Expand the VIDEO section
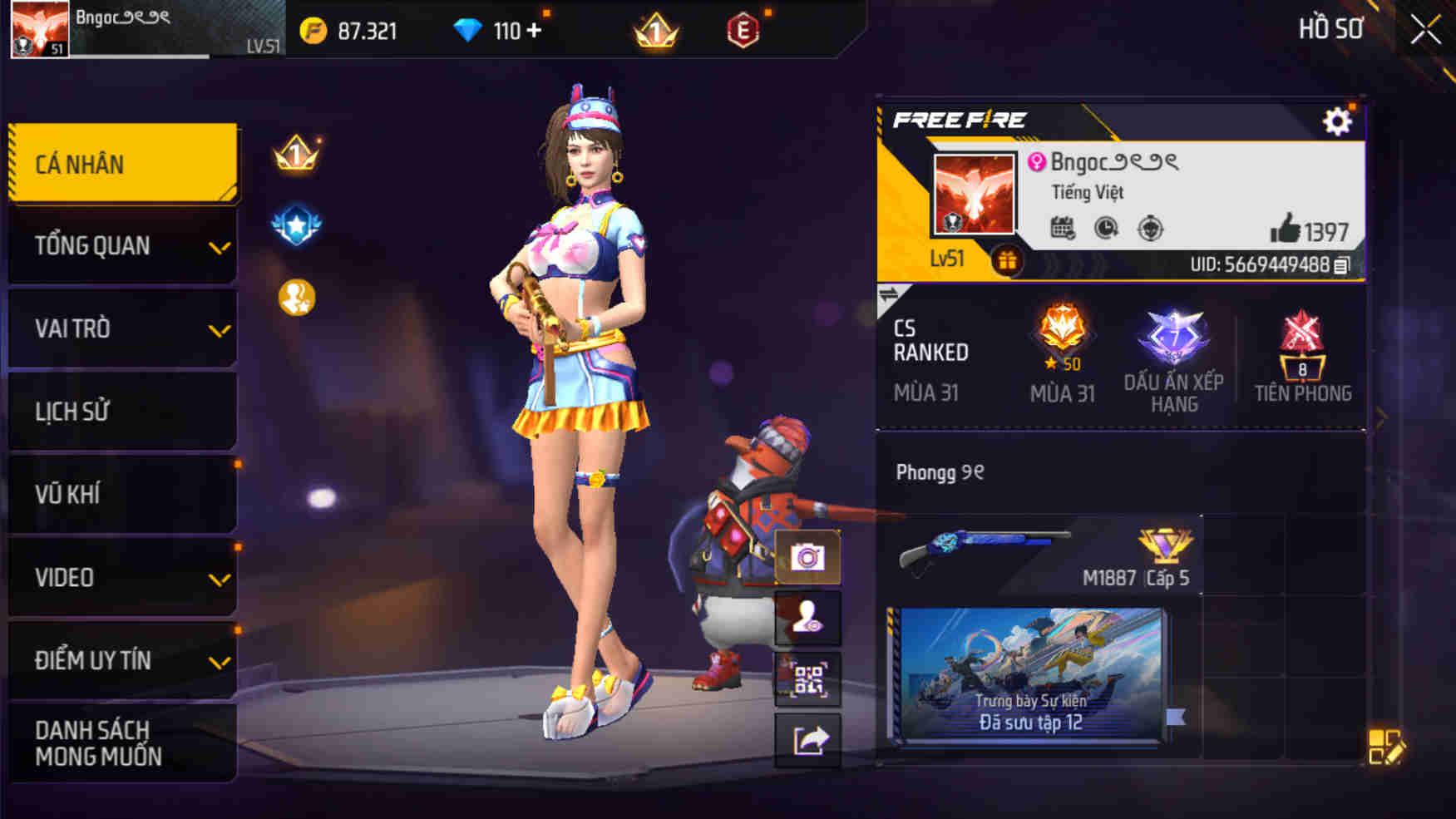Image resolution: width=1456 pixels, height=819 pixels. (121, 577)
